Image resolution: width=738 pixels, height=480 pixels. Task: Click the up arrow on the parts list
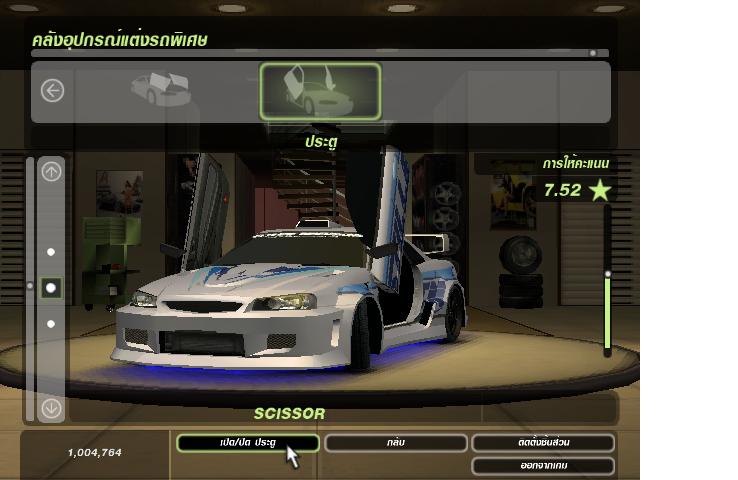click(x=51, y=172)
